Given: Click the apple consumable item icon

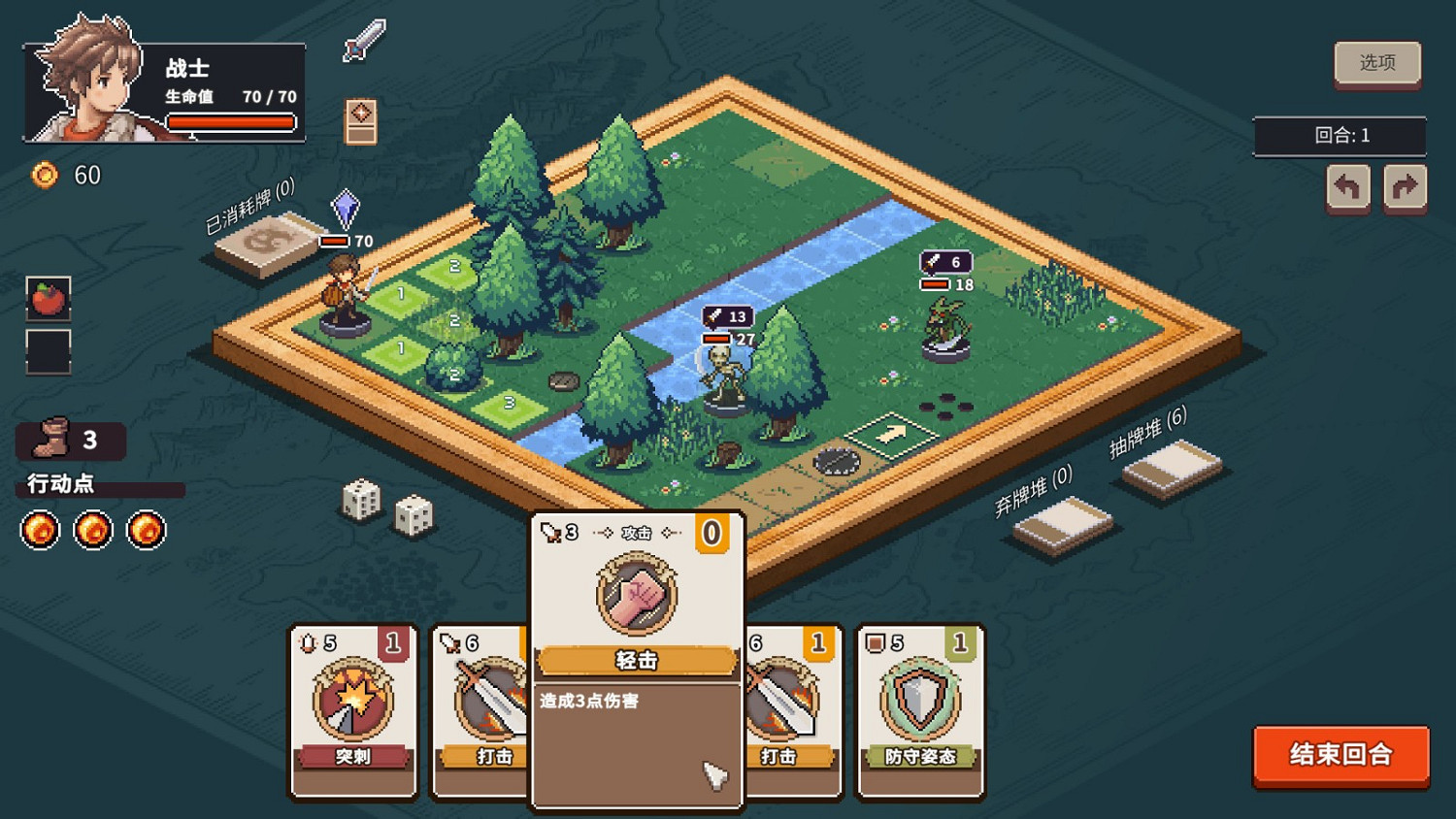Looking at the screenshot, I should tap(50, 299).
